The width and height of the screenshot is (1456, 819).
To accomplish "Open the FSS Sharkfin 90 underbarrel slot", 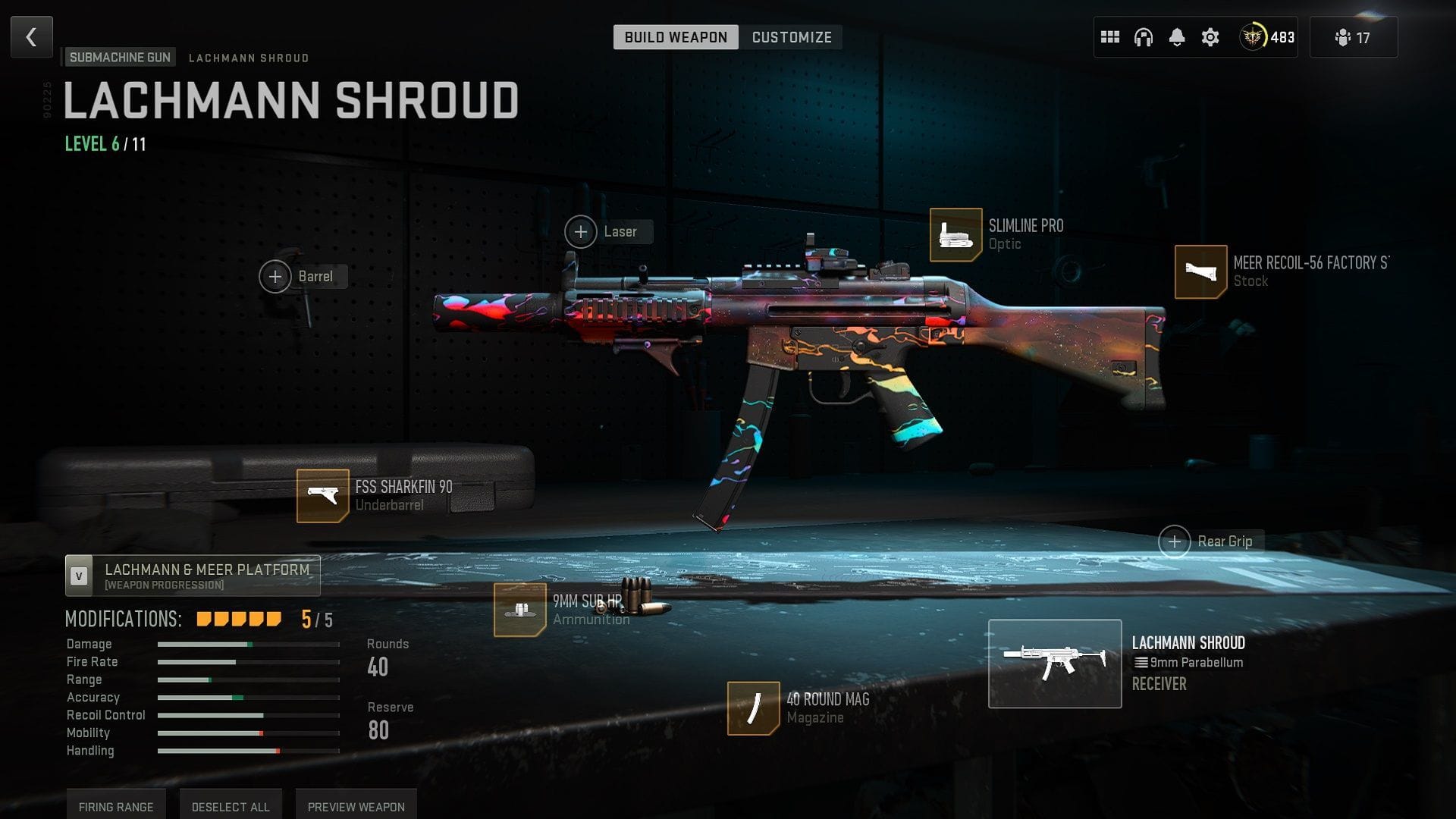I will 322,496.
